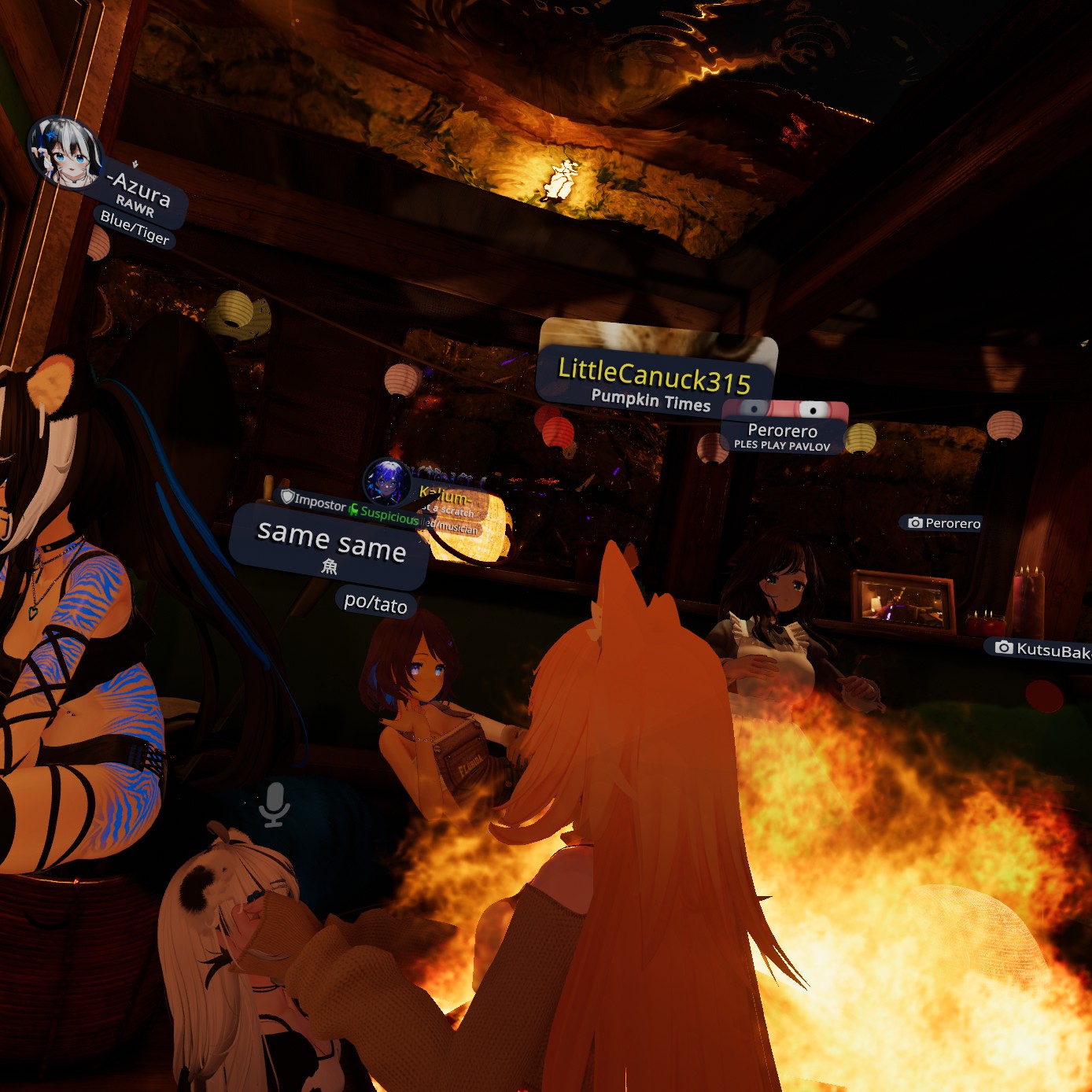Click the Perorero camera label
1092x1092 pixels.
pos(944,523)
